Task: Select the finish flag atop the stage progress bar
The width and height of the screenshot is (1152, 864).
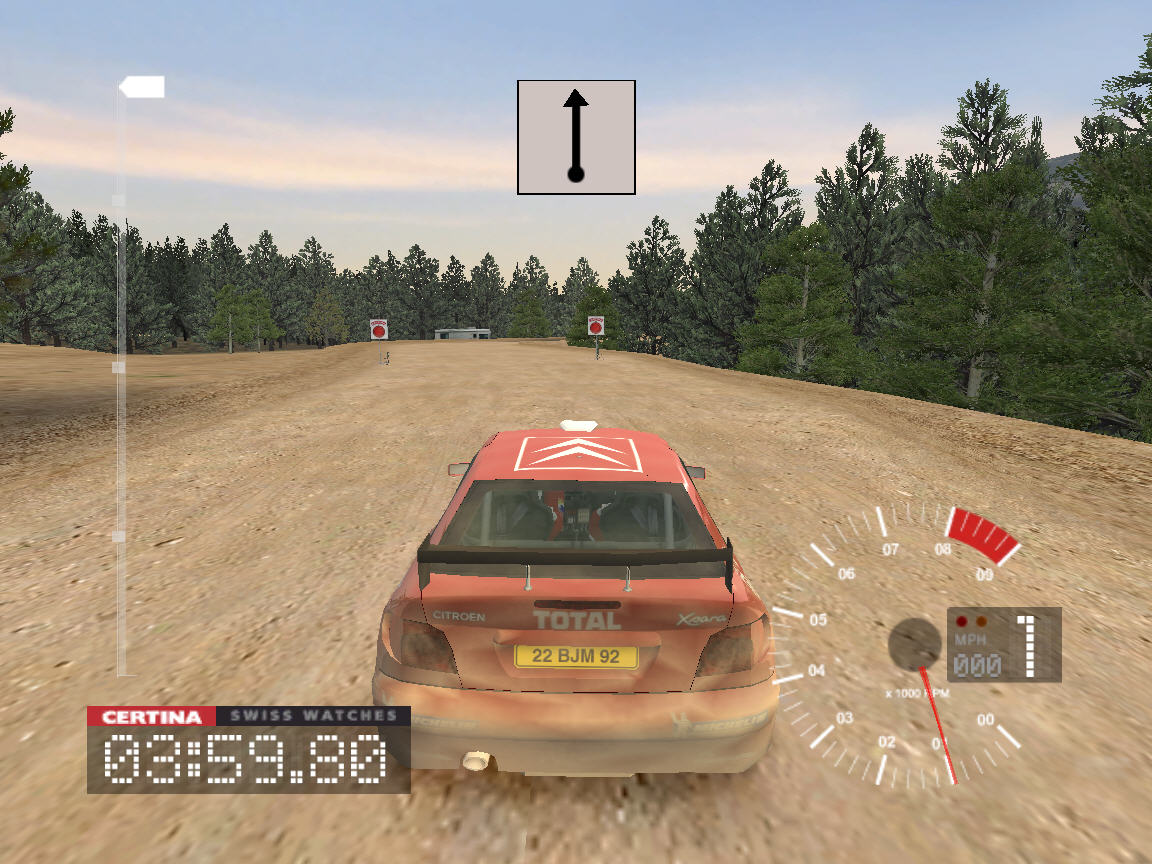Action: (x=142, y=88)
